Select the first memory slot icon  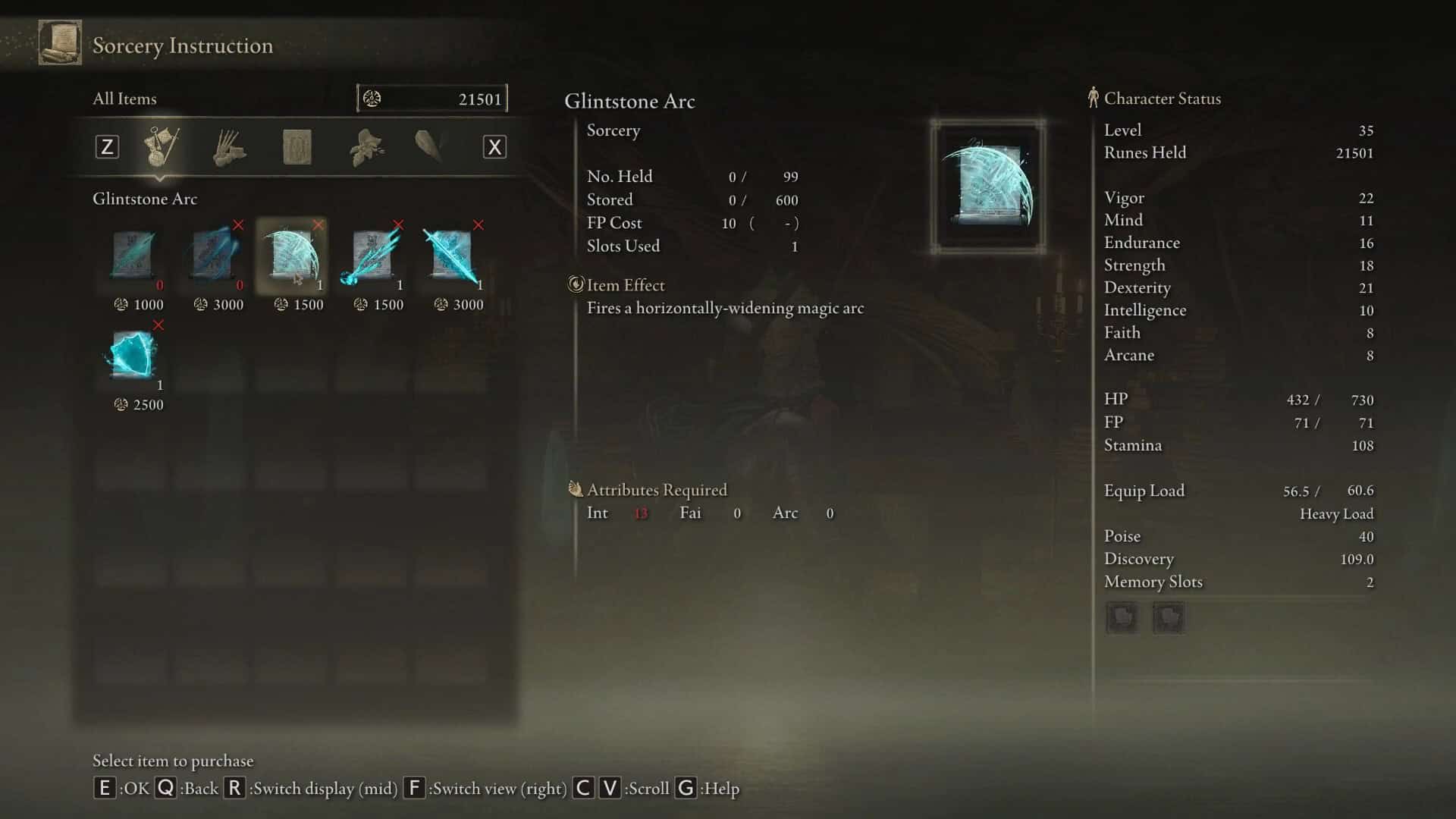1122,617
